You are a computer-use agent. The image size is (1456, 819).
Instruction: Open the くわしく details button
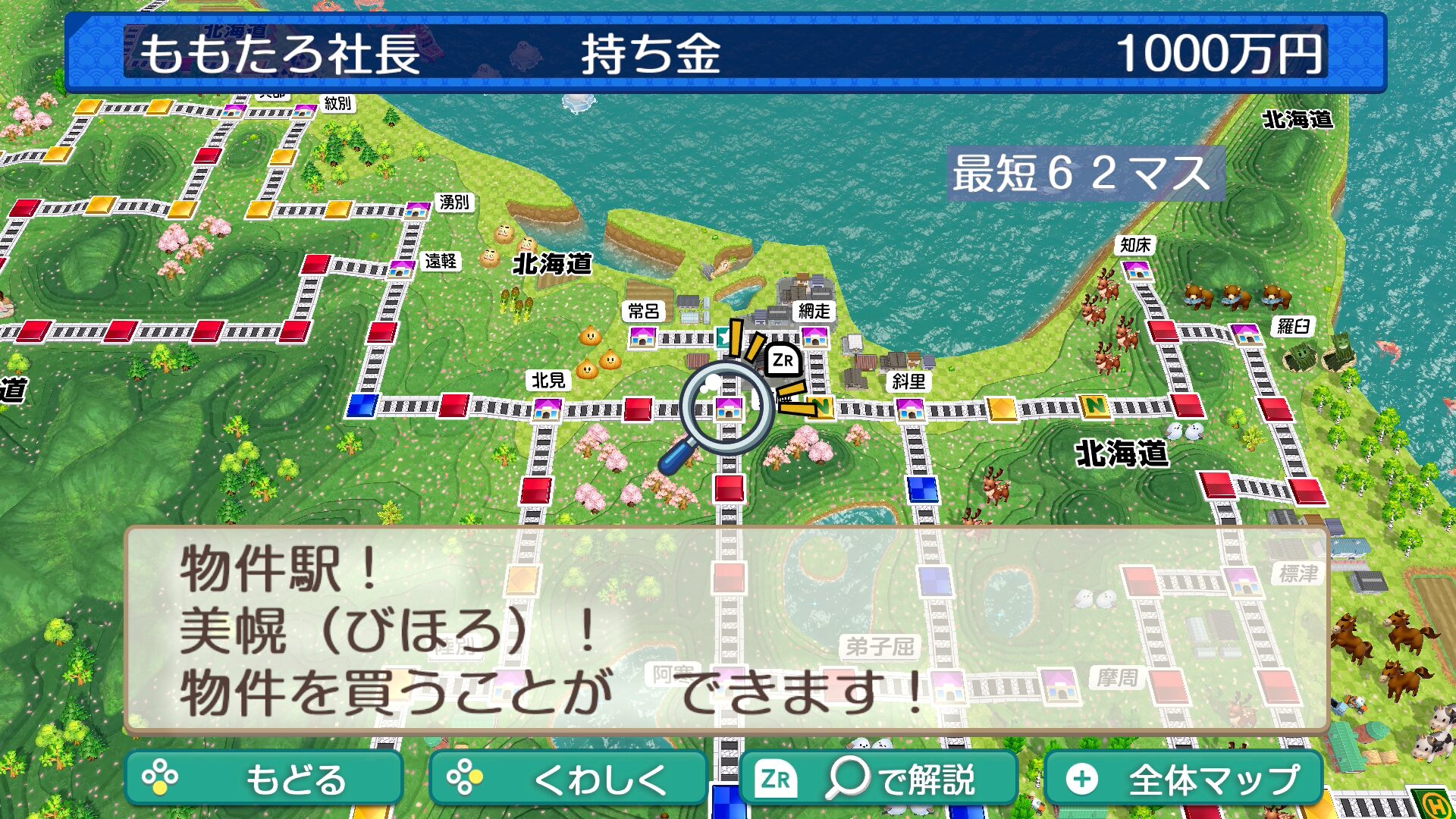point(567,779)
